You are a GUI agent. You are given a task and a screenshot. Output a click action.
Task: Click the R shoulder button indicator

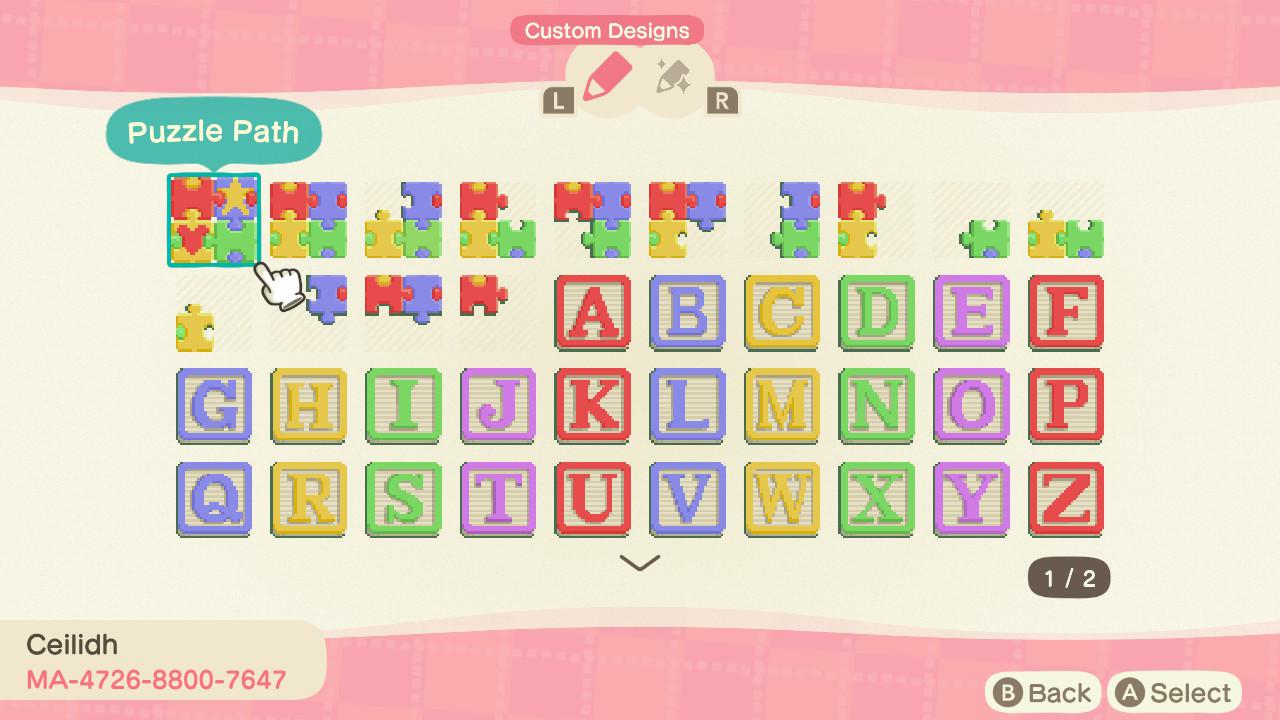[722, 100]
